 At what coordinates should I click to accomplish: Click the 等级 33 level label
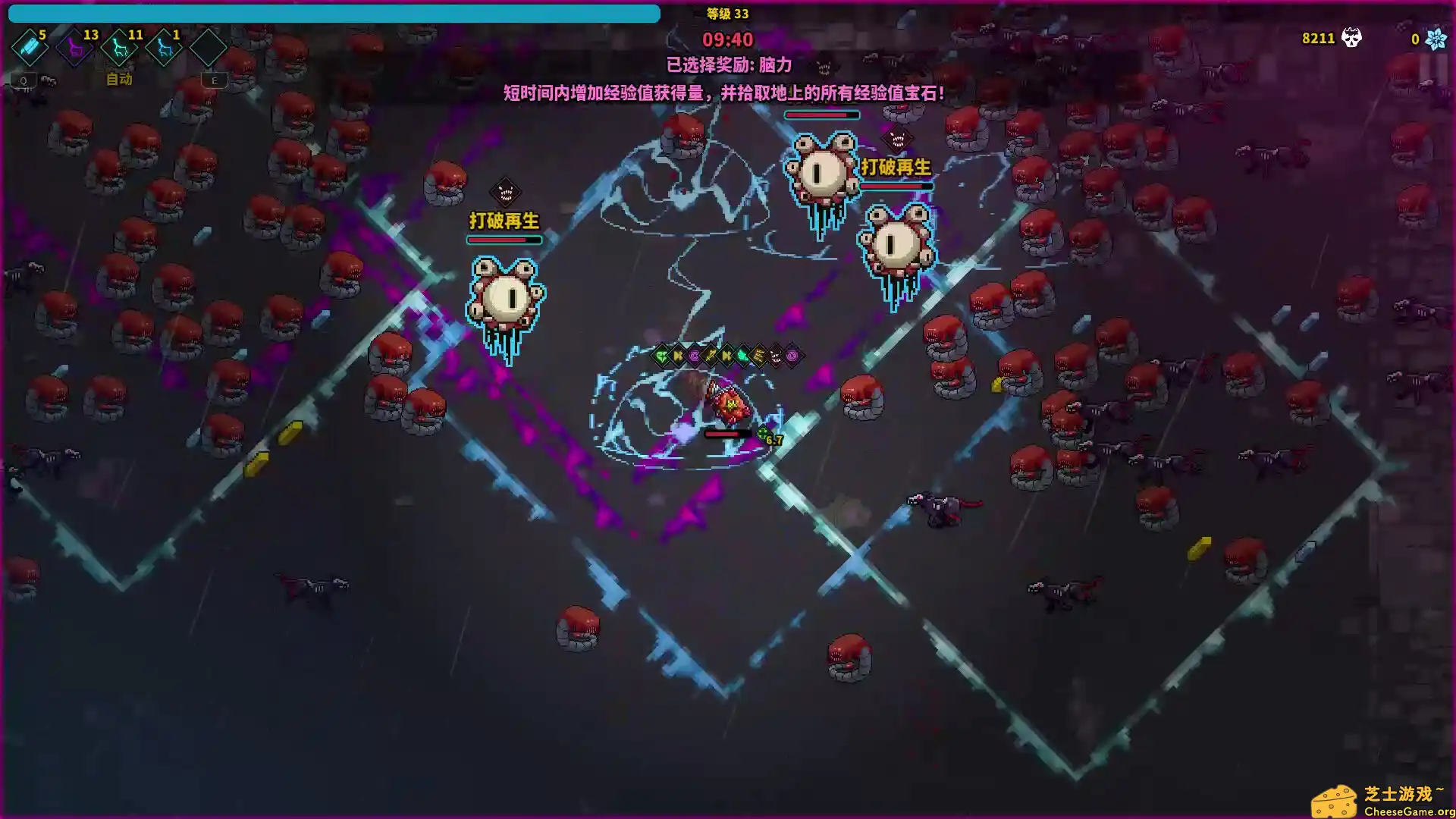(x=727, y=14)
